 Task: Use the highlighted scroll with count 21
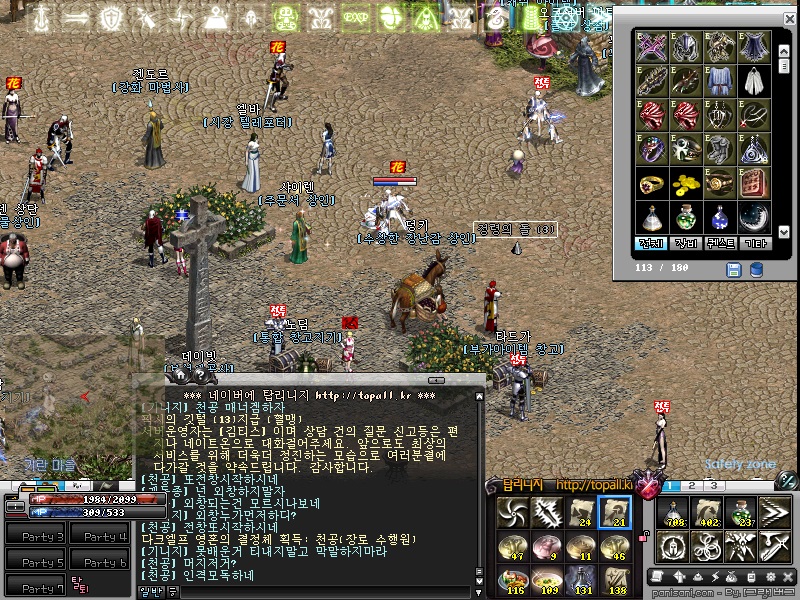(x=615, y=514)
